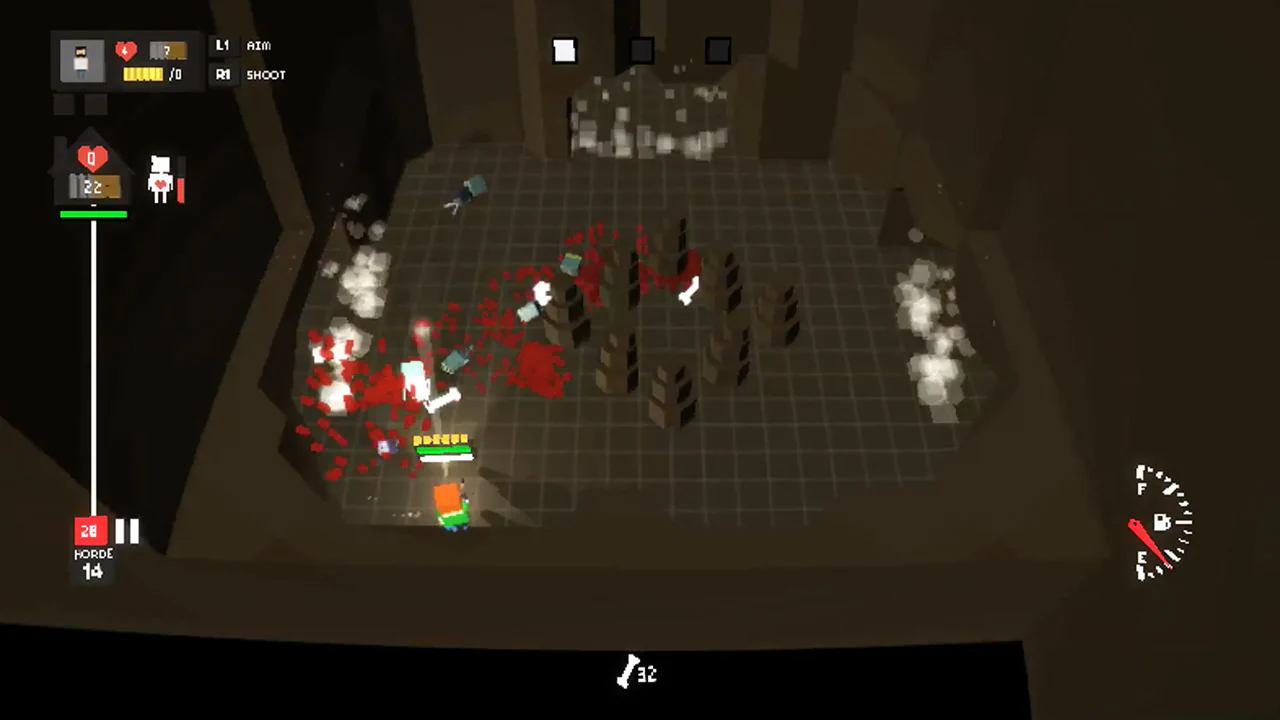Click the player character portrait
Screen dimensions: 1280x720
point(80,58)
